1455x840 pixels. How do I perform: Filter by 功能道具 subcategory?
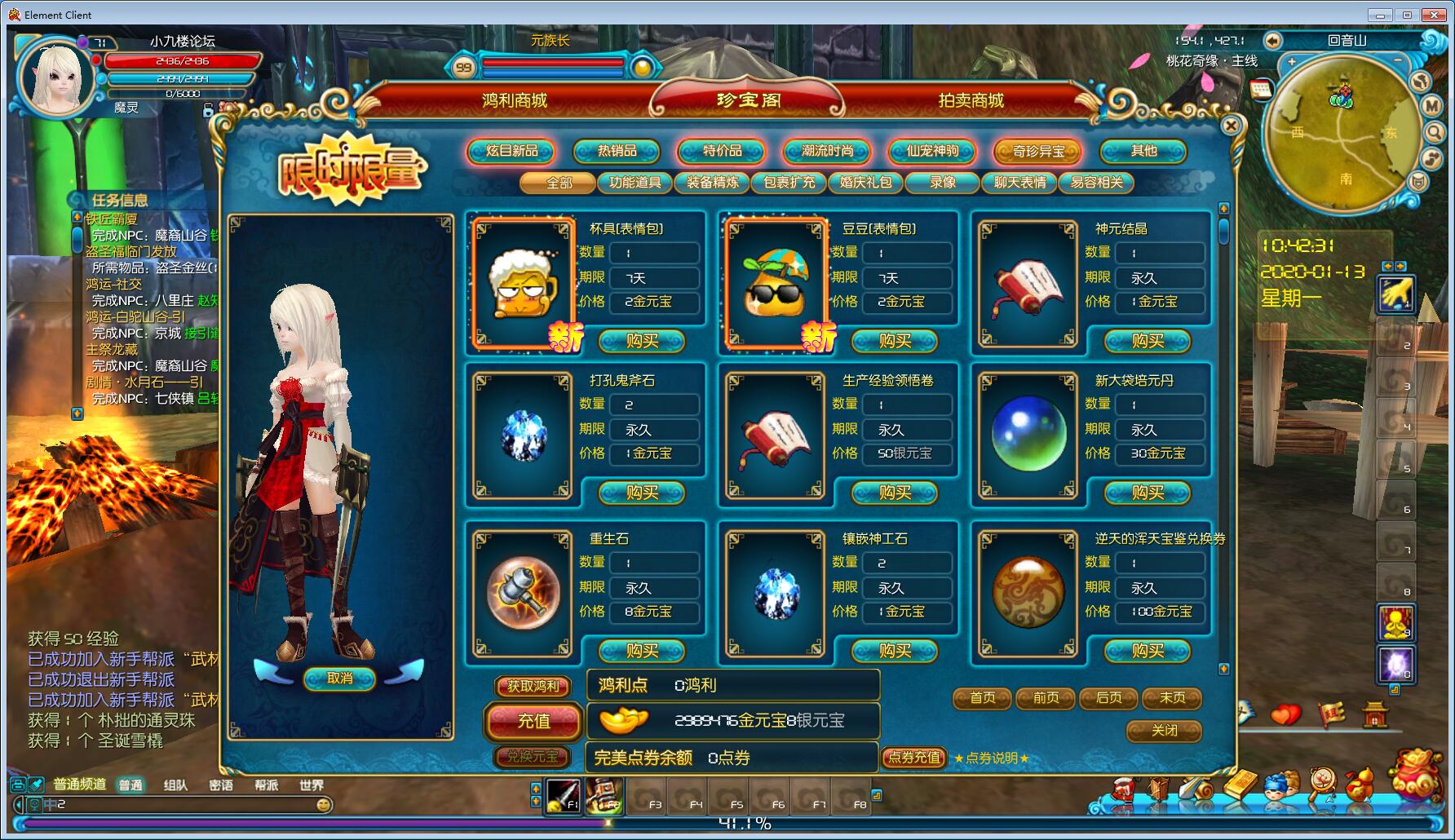635,183
